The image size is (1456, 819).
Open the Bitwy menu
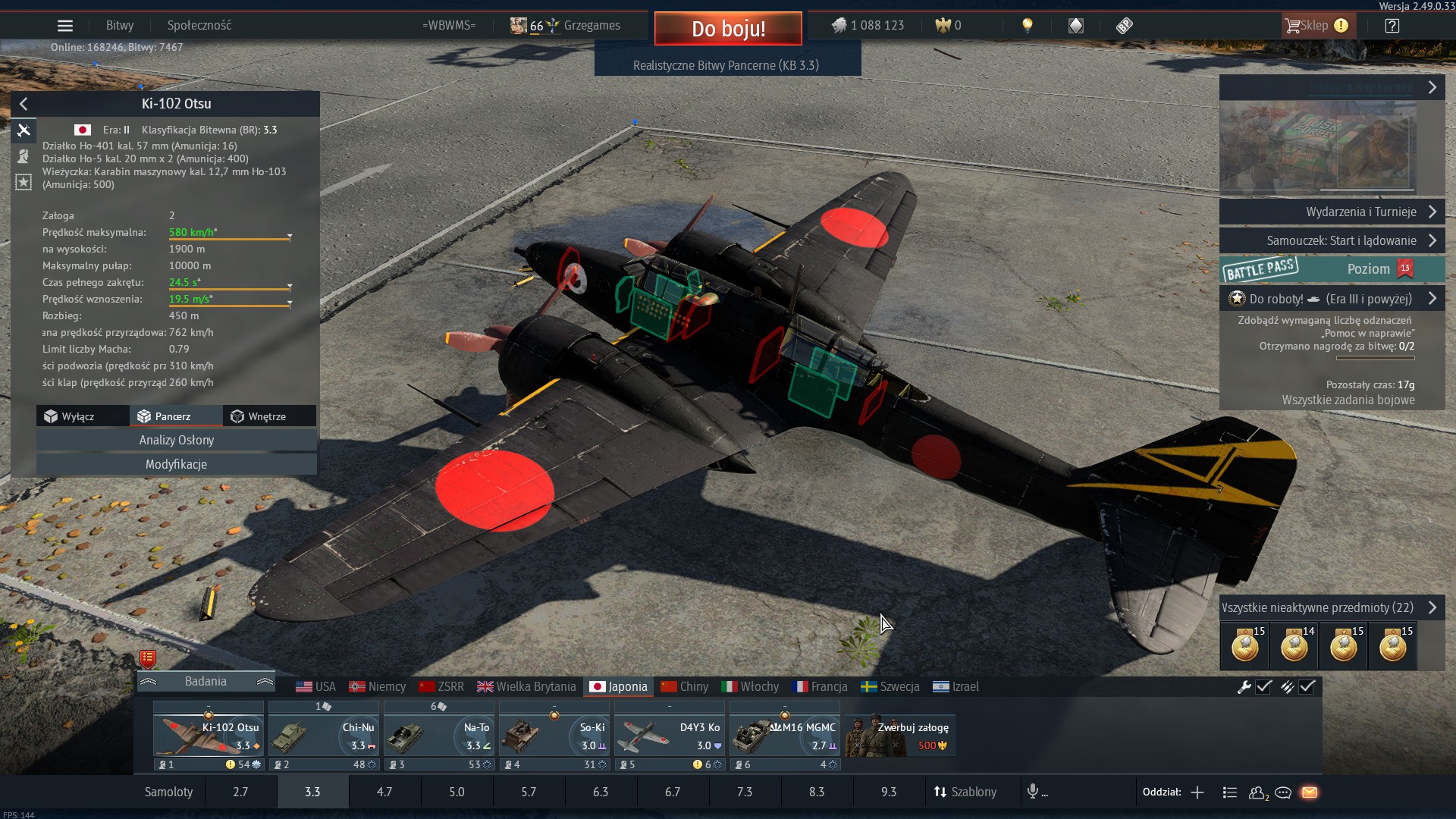[120, 26]
